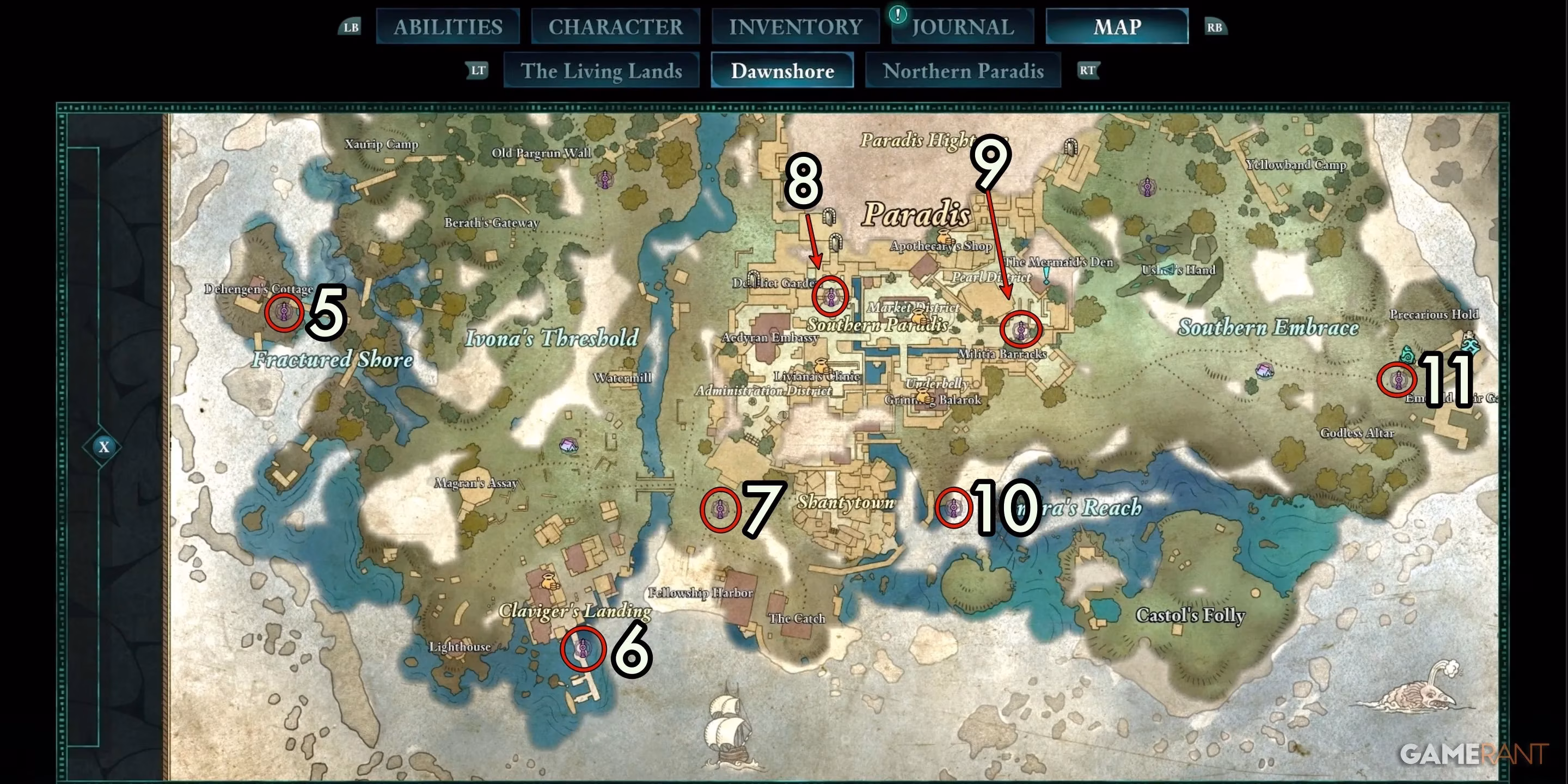Screen dimensions: 1568x784
Task: Choose the beacon marker west of Yellowband Camp
Action: tap(1147, 187)
